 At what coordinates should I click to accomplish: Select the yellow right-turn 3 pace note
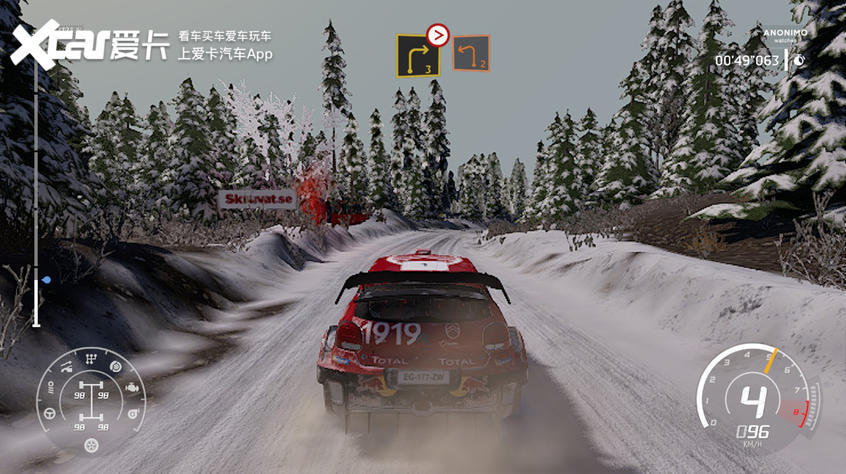418,56
